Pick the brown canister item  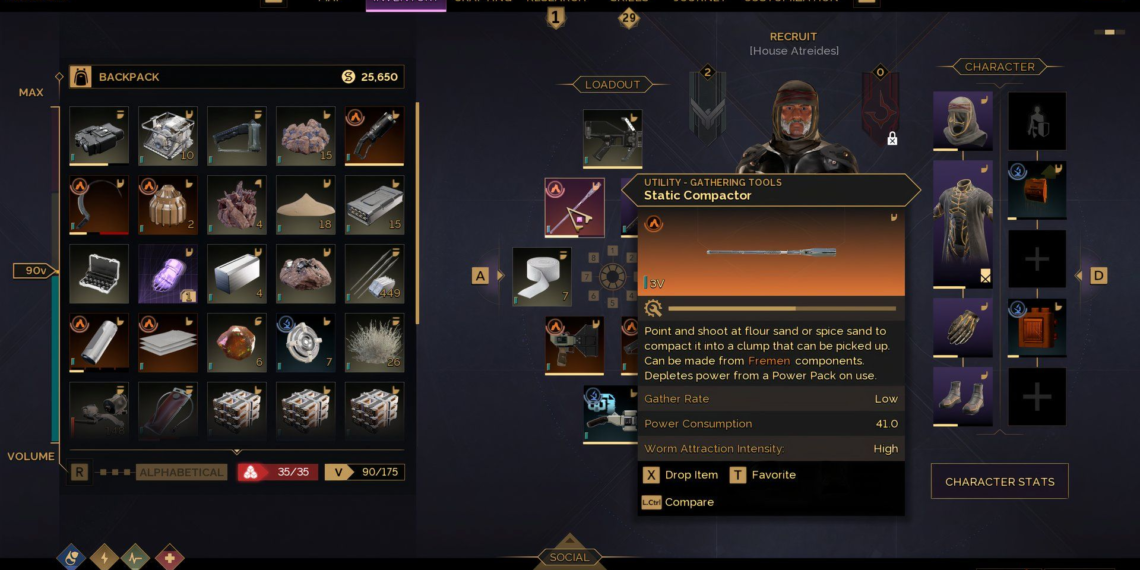click(167, 205)
